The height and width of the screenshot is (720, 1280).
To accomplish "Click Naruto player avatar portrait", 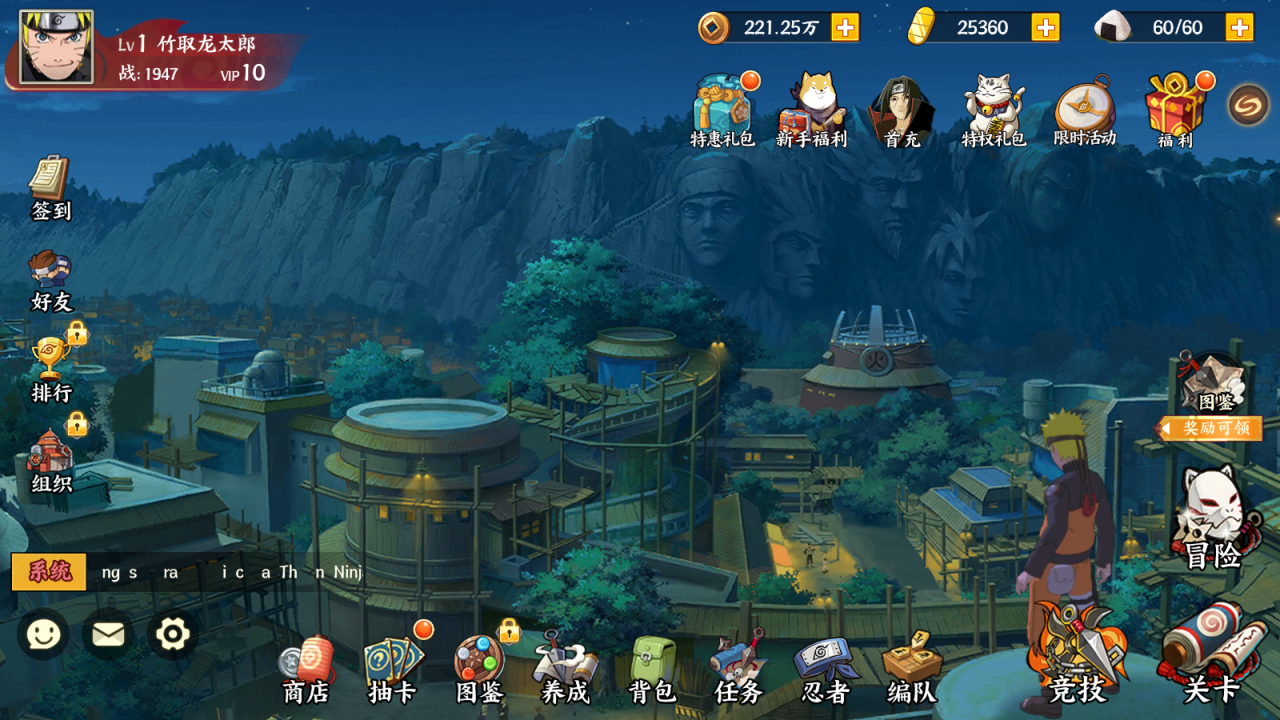I will click(56, 47).
